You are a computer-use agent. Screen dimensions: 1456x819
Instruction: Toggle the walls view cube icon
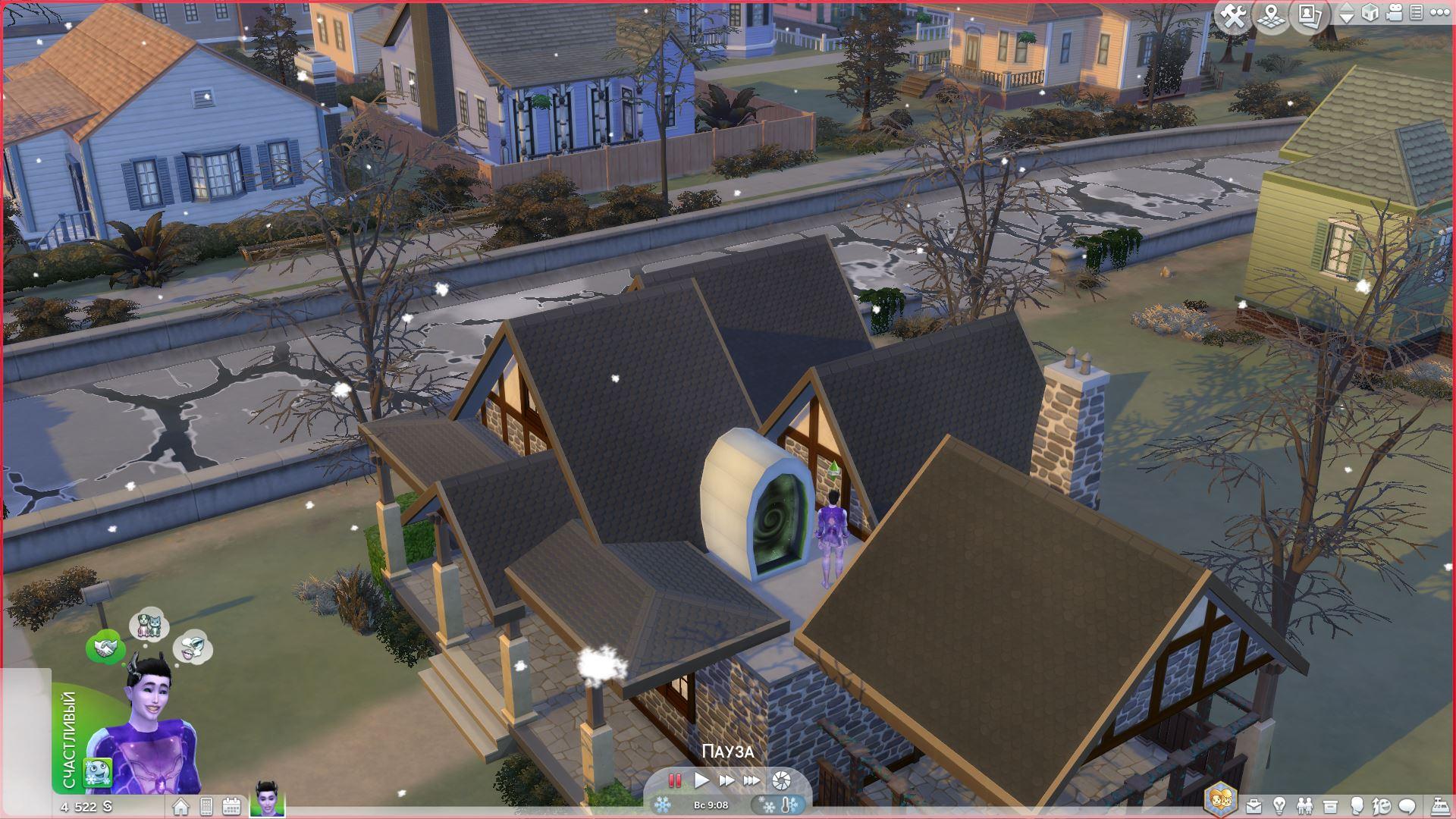1370,14
